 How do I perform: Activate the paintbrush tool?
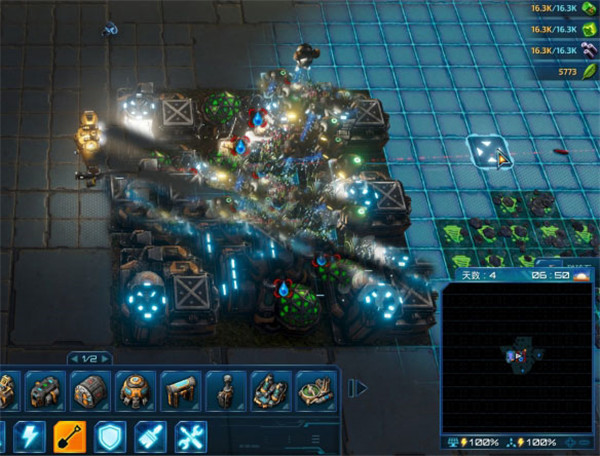[x=149, y=435]
